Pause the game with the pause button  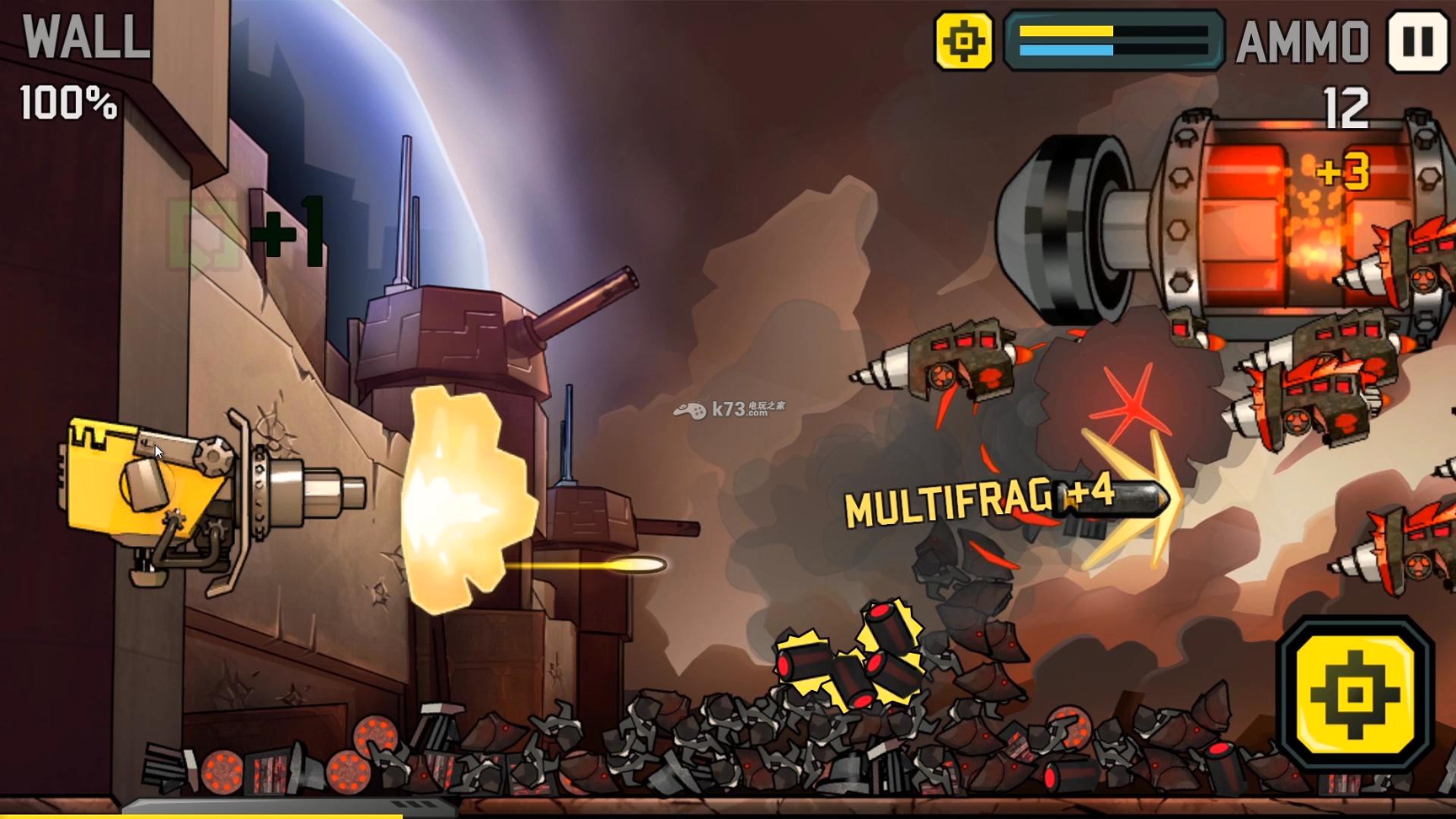1417,40
